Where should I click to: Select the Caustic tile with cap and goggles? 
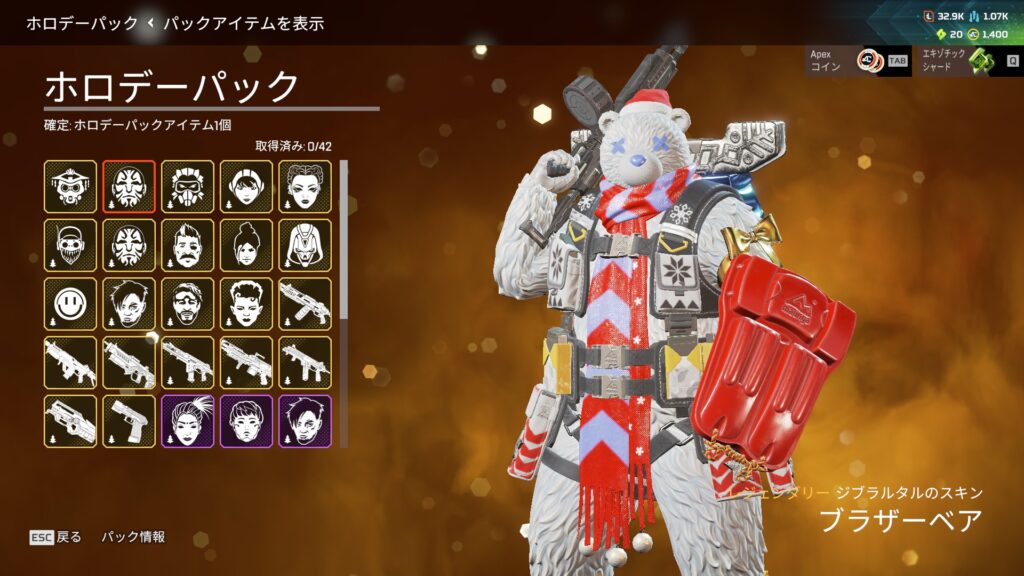coord(70,245)
